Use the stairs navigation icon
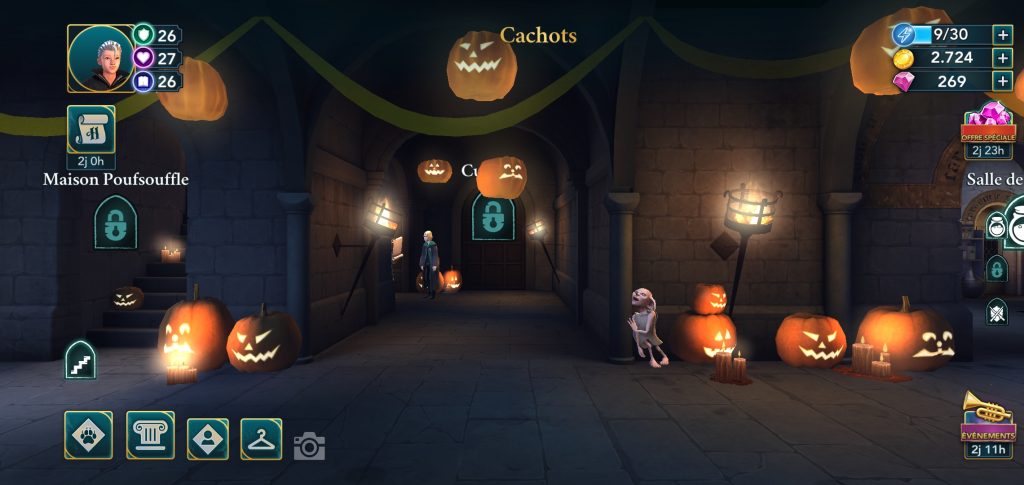1024x485 pixels. [x=81, y=360]
